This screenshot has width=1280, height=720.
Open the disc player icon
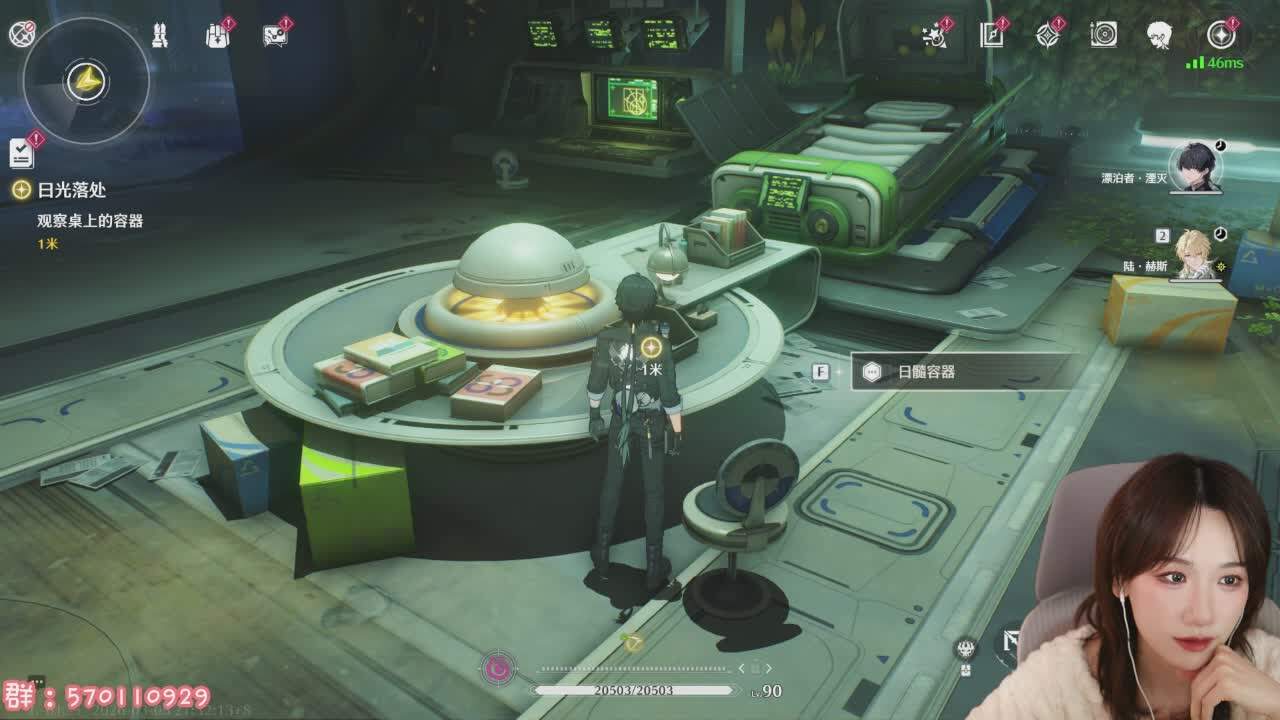[1103, 35]
